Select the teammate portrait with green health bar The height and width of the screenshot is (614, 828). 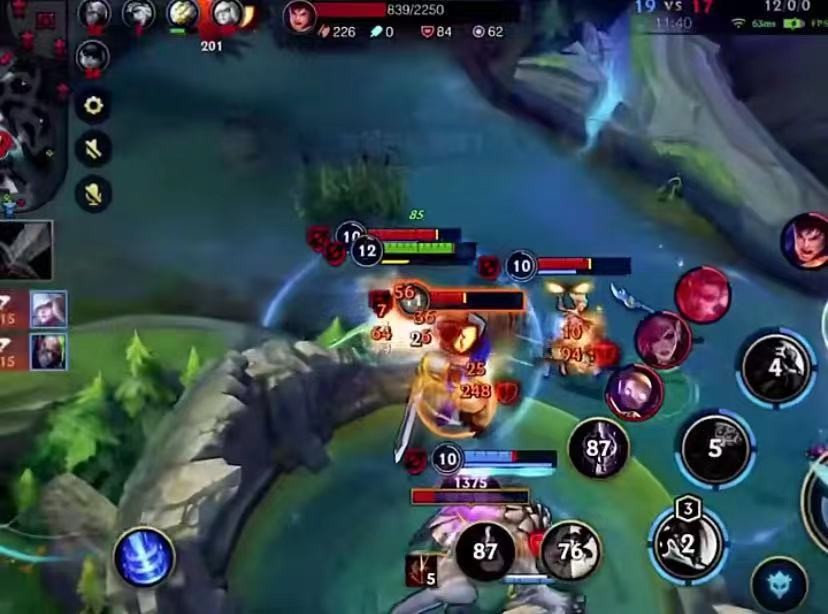tap(182, 13)
